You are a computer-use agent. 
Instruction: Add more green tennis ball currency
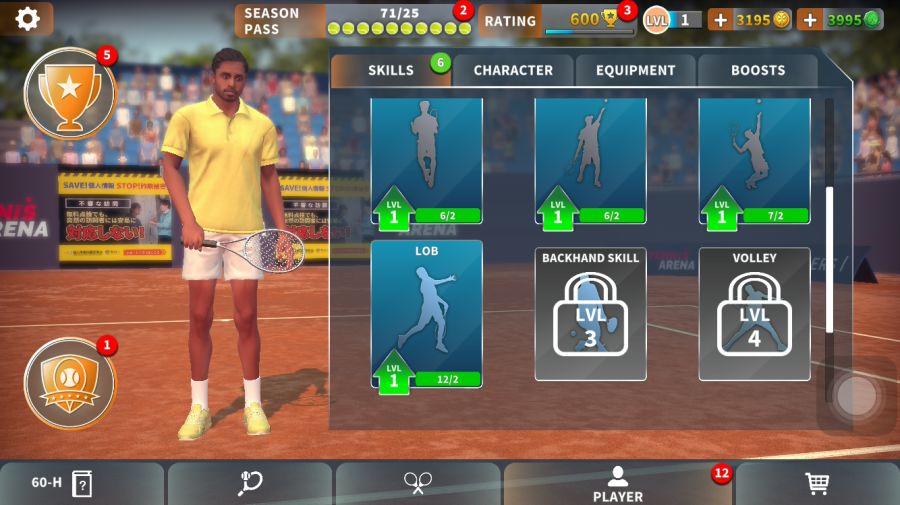810,20
